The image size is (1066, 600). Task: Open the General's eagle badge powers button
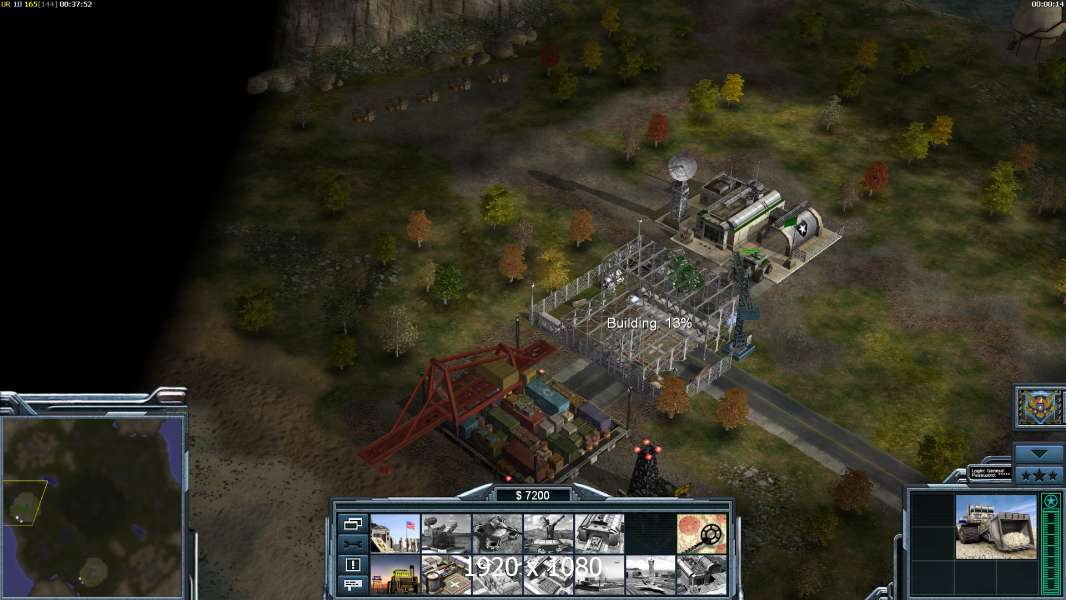pyautogui.click(x=1038, y=407)
